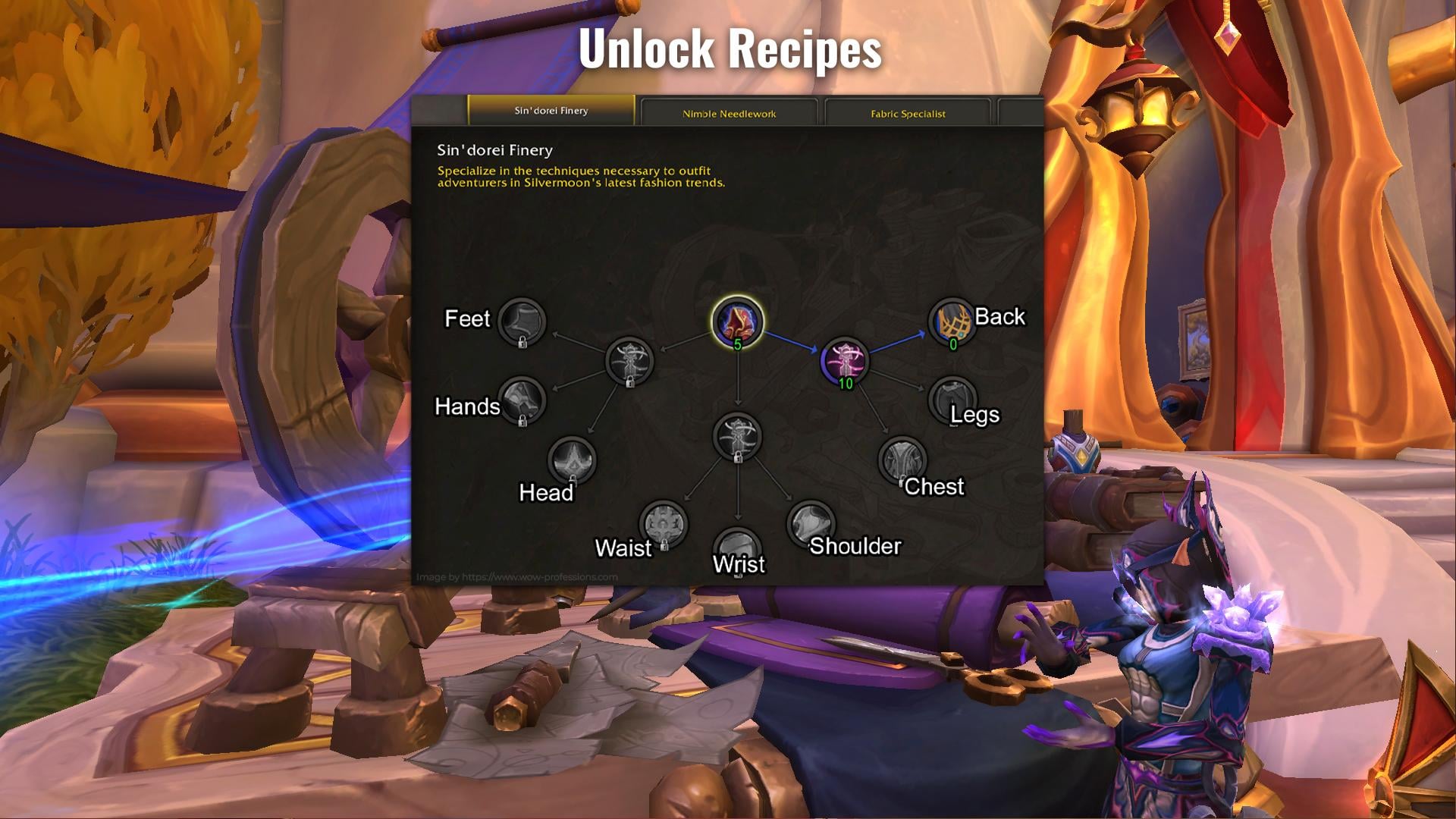Select the central Sin'dorei Finery root node

737,322
